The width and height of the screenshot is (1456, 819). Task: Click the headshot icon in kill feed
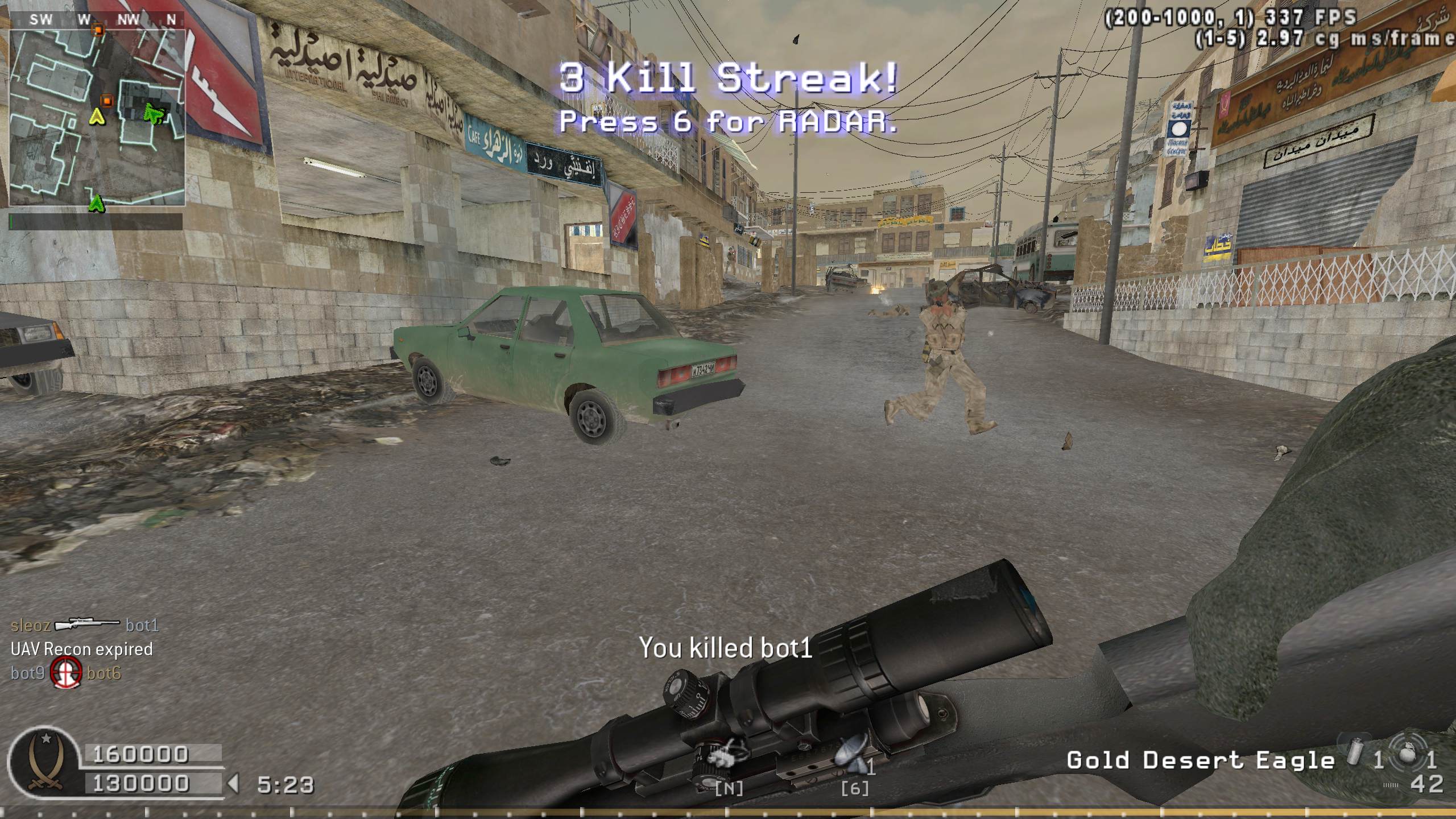tap(65, 673)
